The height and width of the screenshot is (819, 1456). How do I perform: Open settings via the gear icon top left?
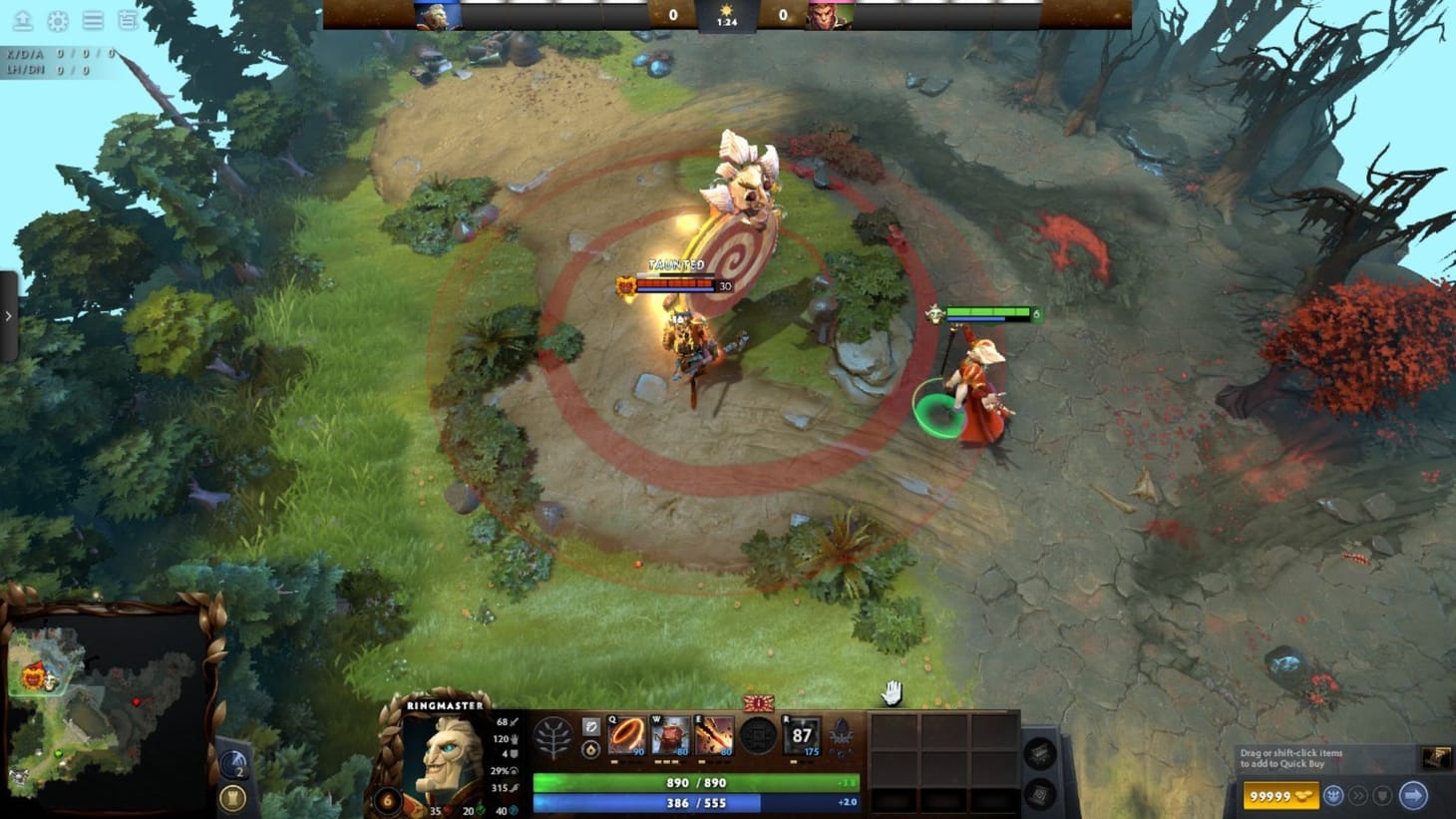coord(58,19)
